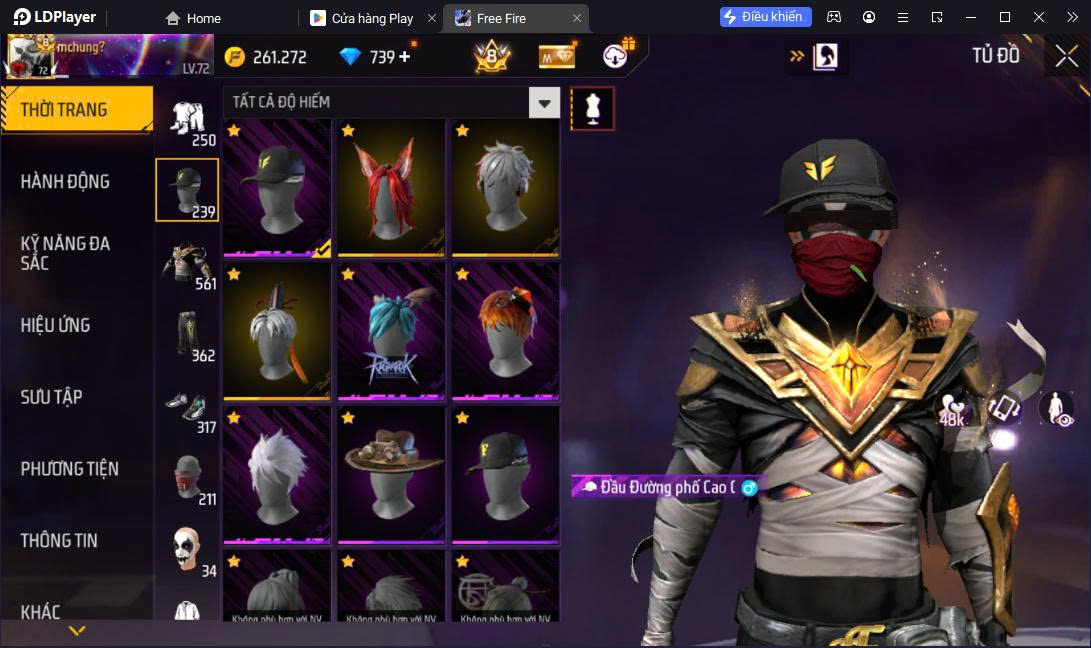Show the pants category with 362 items

point(187,334)
